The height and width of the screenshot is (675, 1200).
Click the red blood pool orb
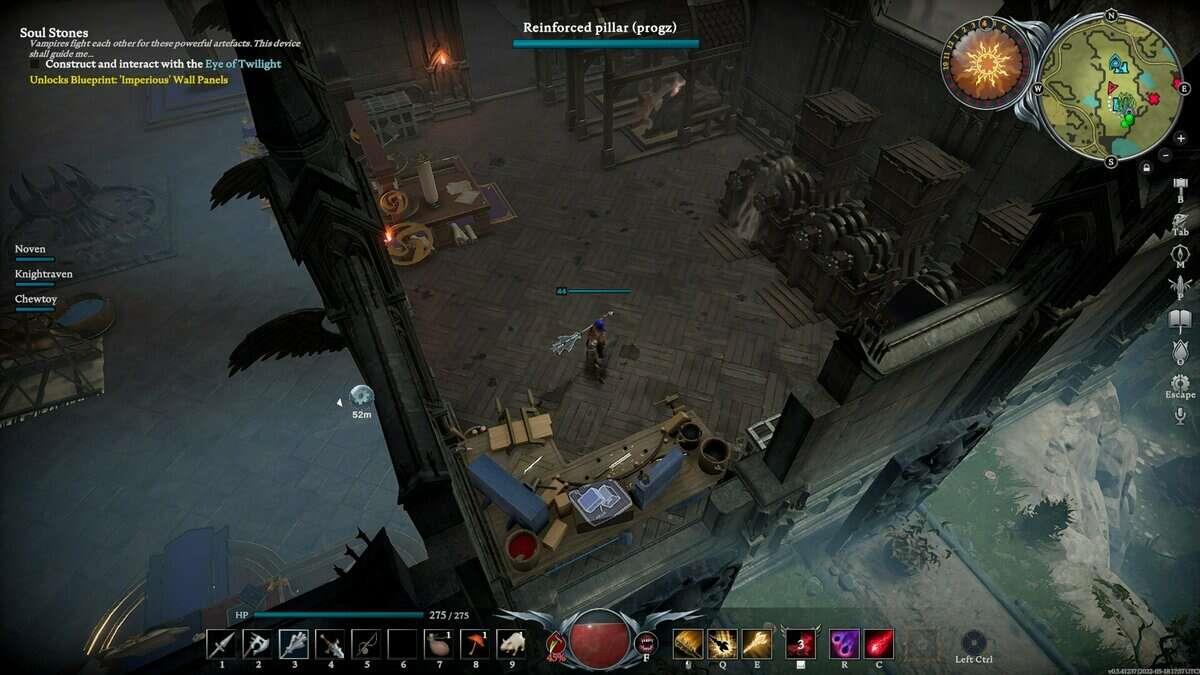(600, 640)
